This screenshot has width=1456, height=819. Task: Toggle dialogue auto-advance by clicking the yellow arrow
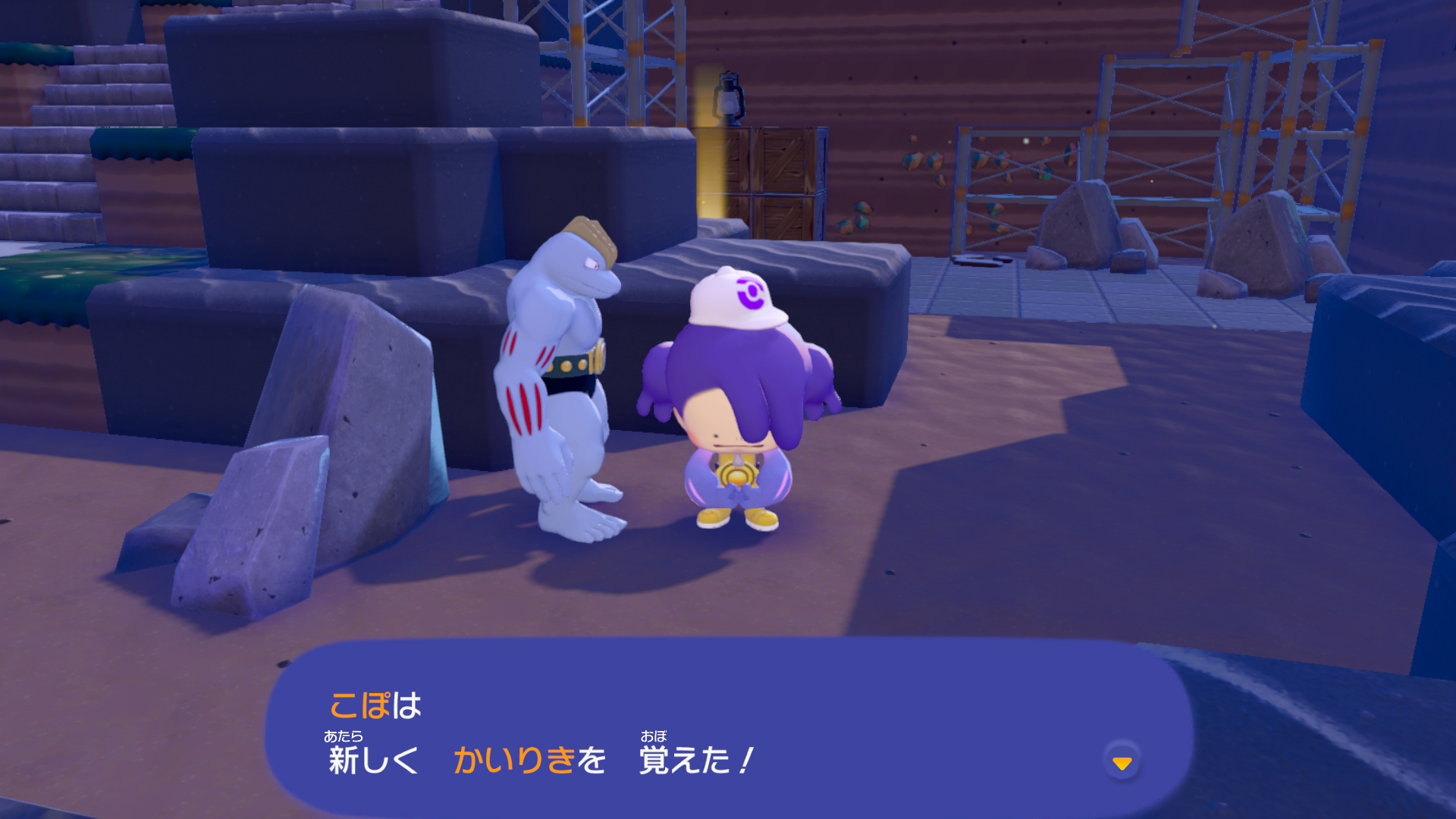pos(1122,764)
